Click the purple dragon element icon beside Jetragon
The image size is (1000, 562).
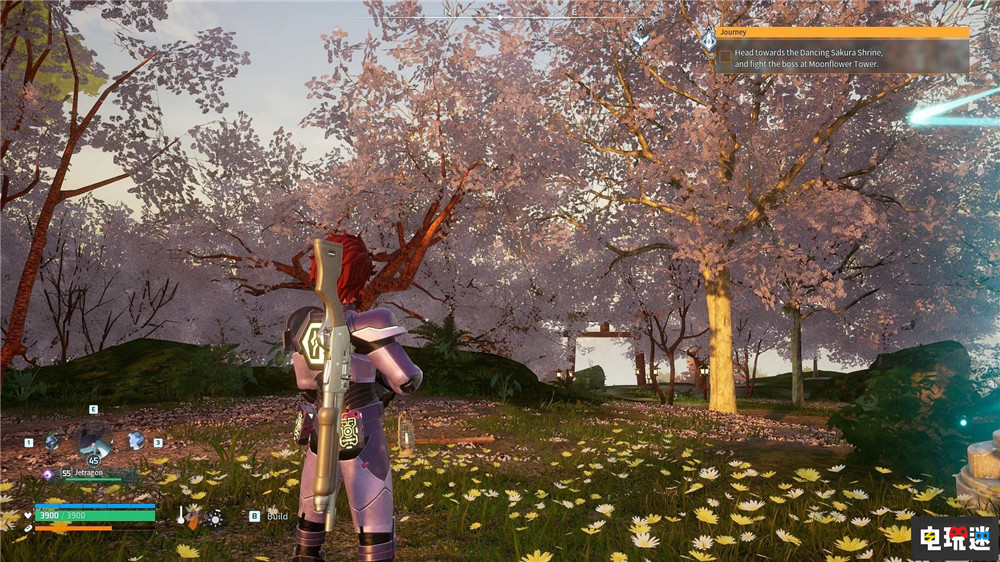pos(47,474)
